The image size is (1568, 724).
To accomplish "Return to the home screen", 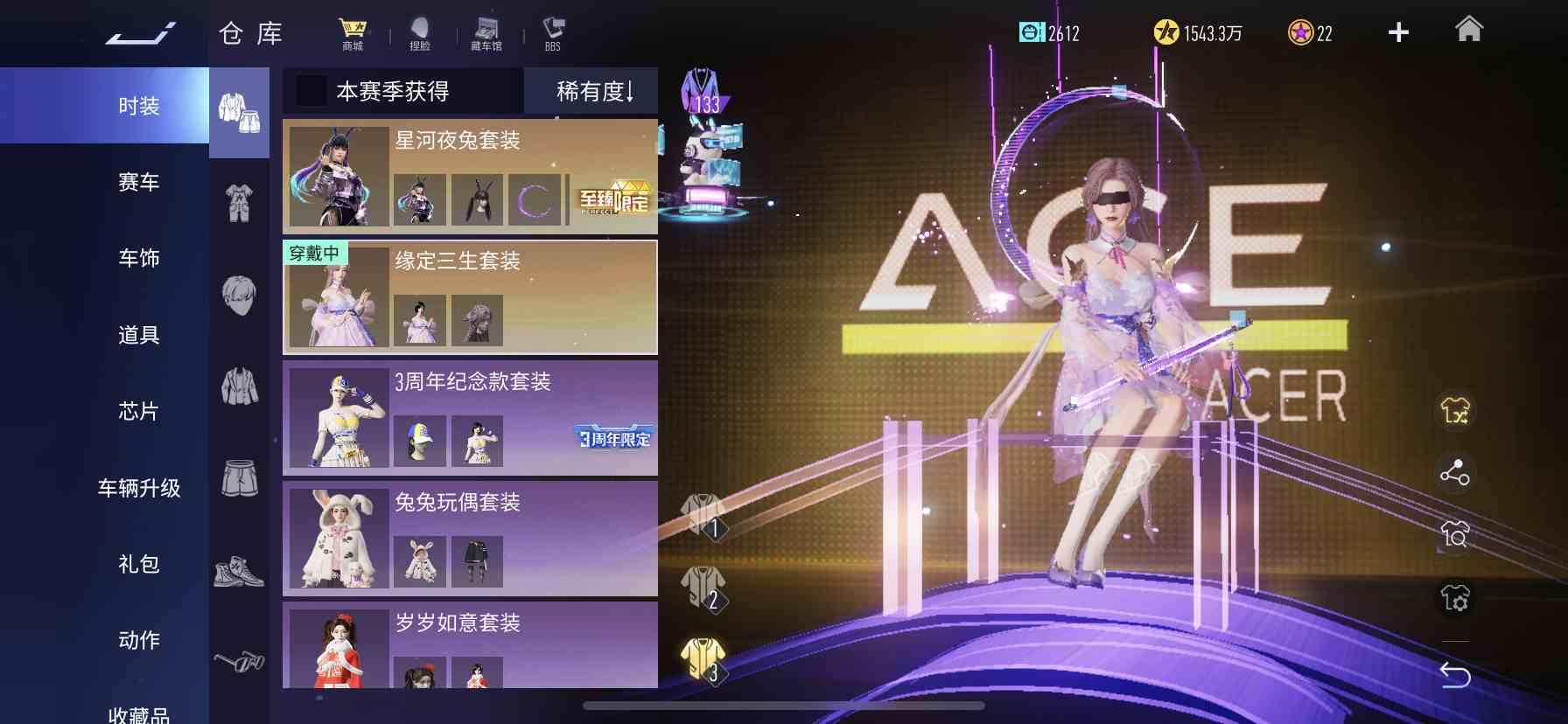I will coord(1468,31).
